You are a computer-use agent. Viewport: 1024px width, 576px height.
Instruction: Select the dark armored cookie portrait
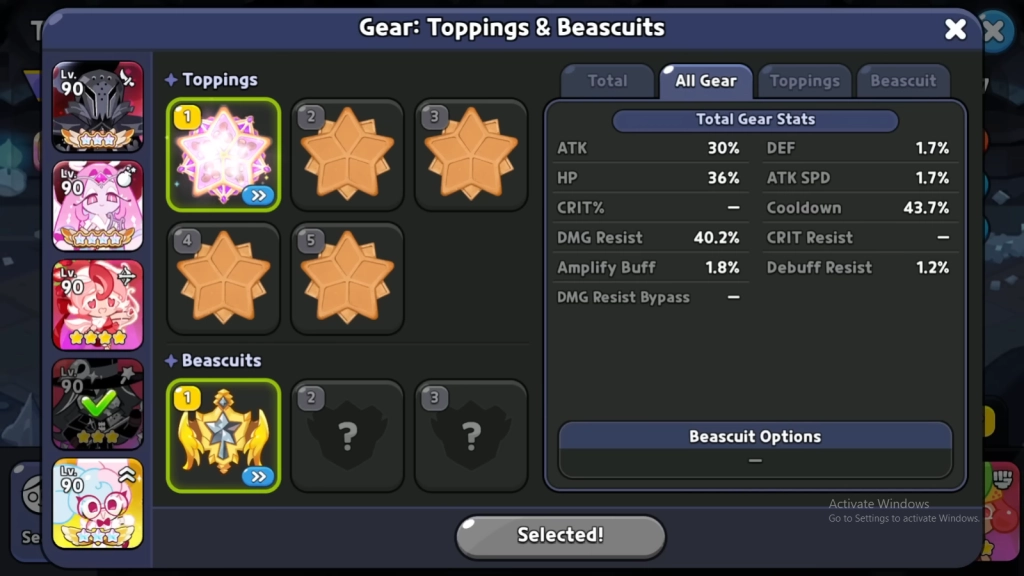click(98, 107)
